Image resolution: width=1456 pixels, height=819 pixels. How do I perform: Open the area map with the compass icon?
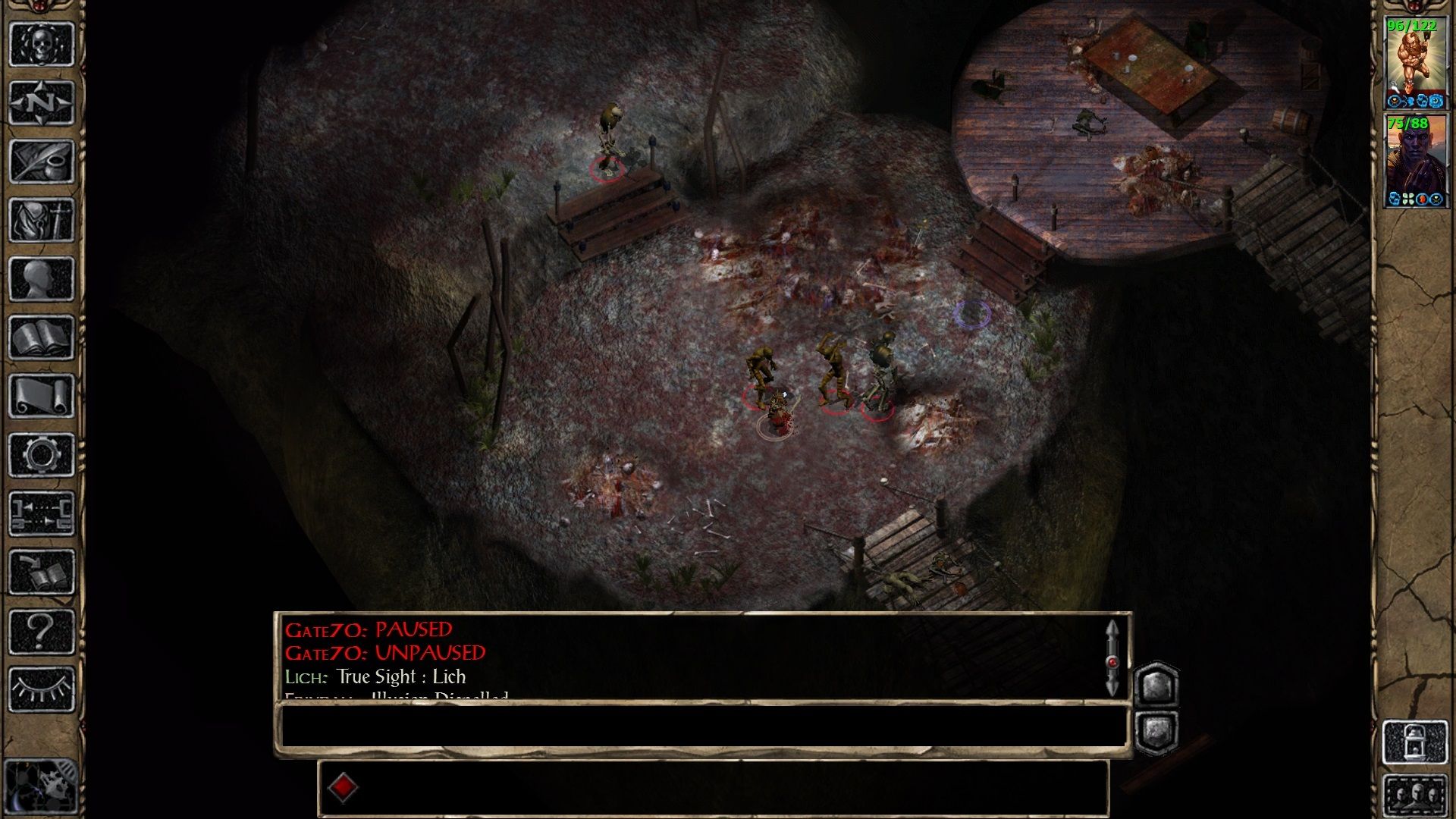(41, 102)
